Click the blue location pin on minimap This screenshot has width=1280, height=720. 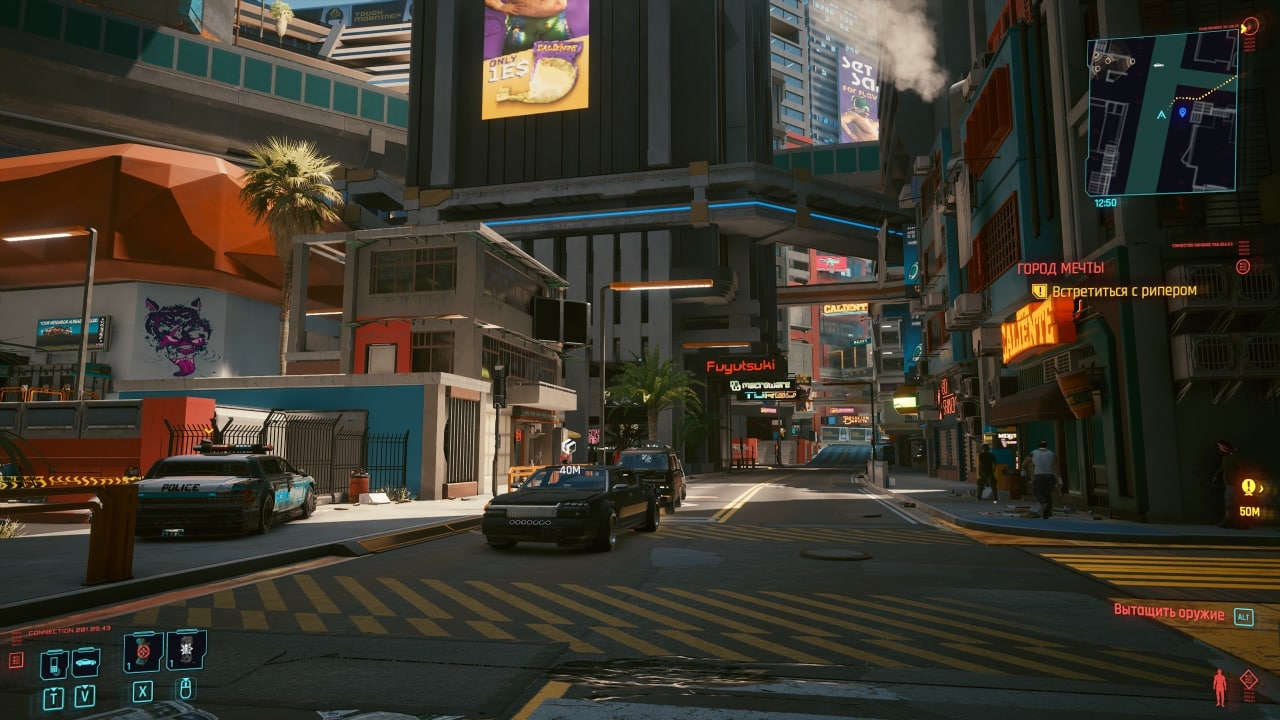1182,112
